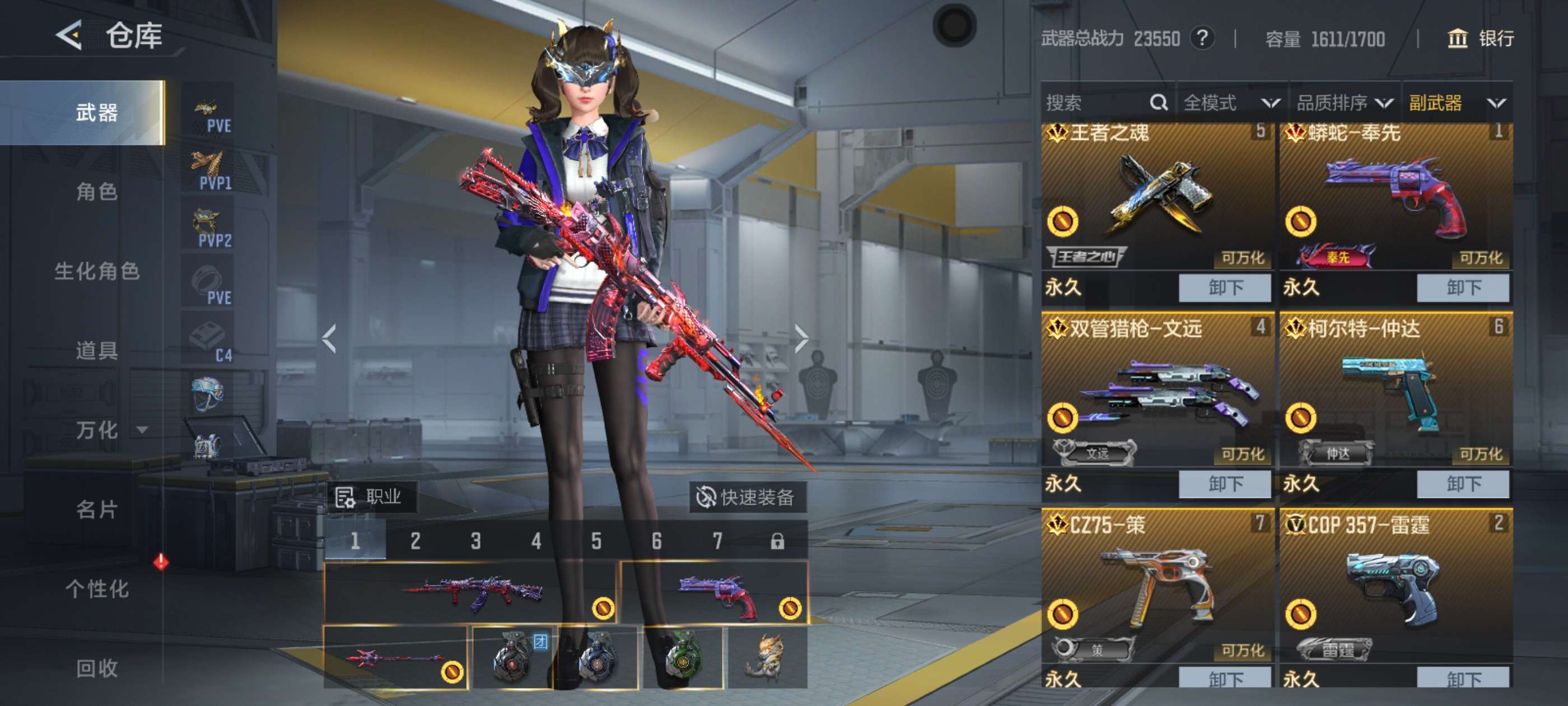Click the 搜索 weapon search field
This screenshot has height=706, width=1568.
click(1096, 103)
